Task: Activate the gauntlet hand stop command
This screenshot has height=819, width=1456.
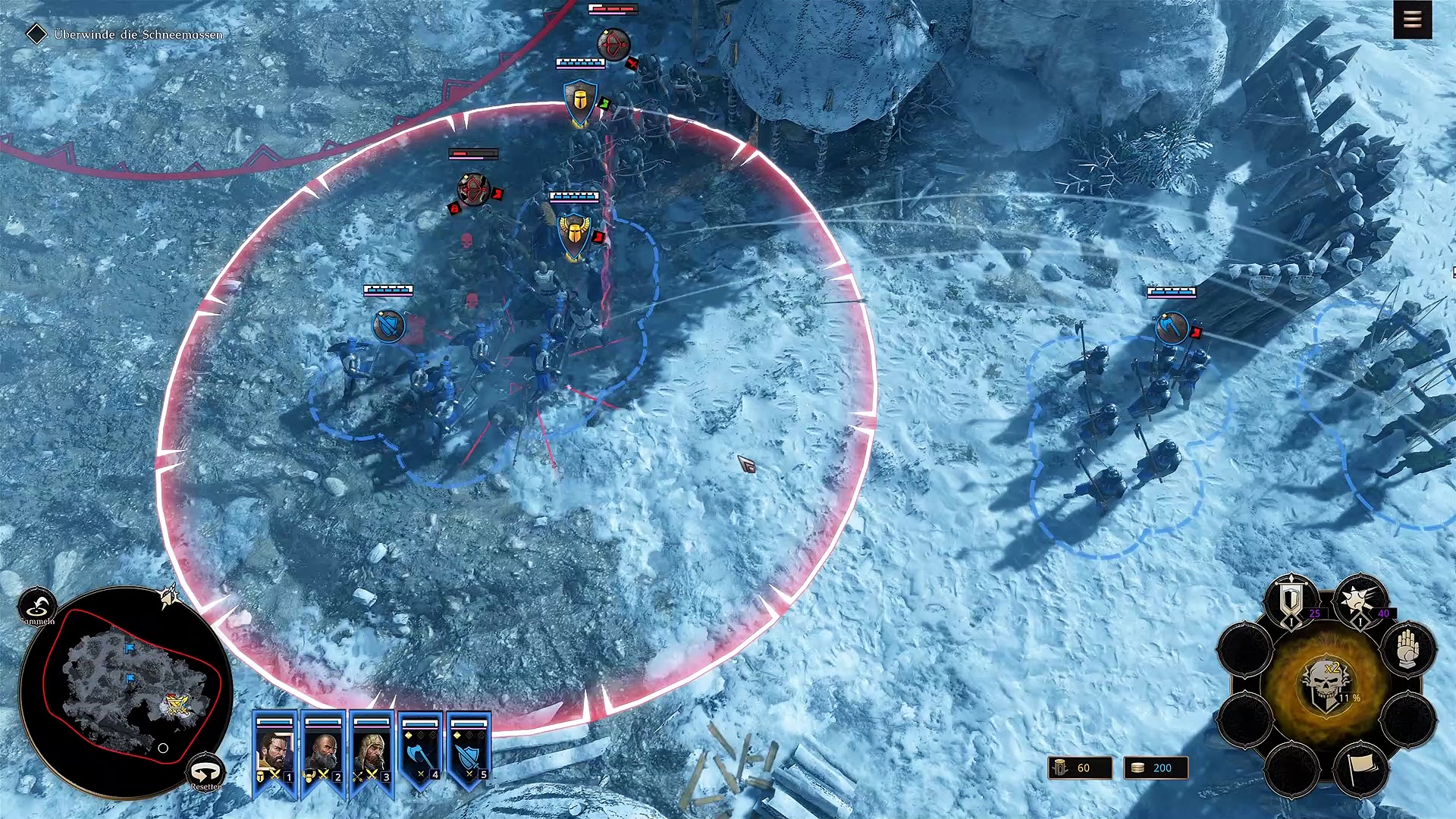Action: 1407,649
